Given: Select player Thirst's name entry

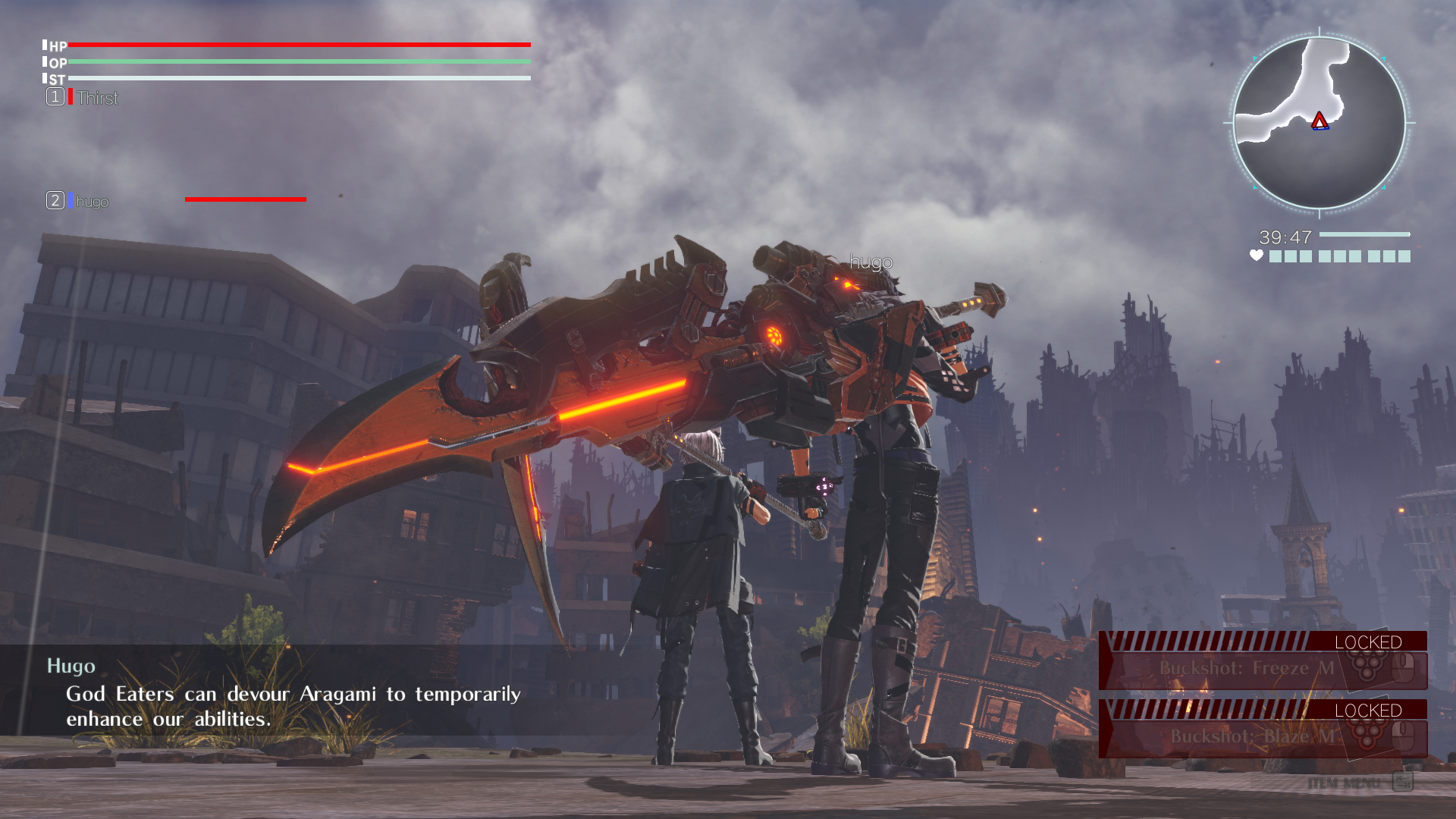Looking at the screenshot, I should (x=97, y=98).
